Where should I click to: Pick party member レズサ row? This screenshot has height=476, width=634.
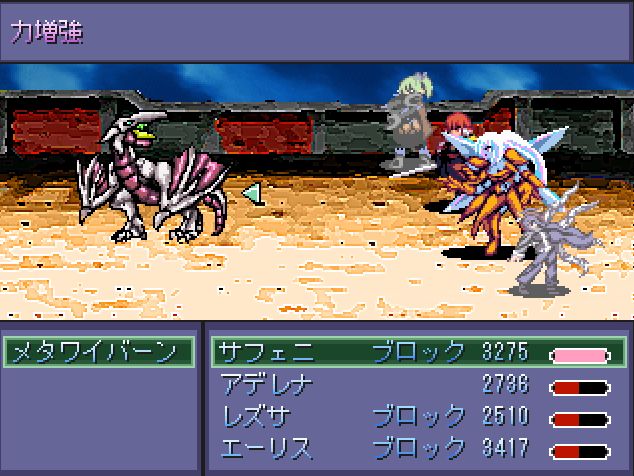[x=418, y=416]
